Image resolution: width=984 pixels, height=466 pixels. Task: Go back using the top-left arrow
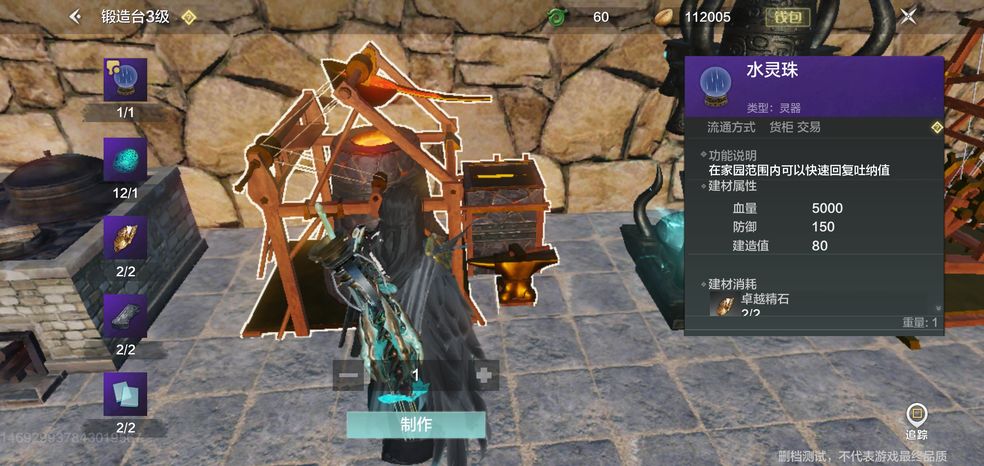tap(75, 16)
